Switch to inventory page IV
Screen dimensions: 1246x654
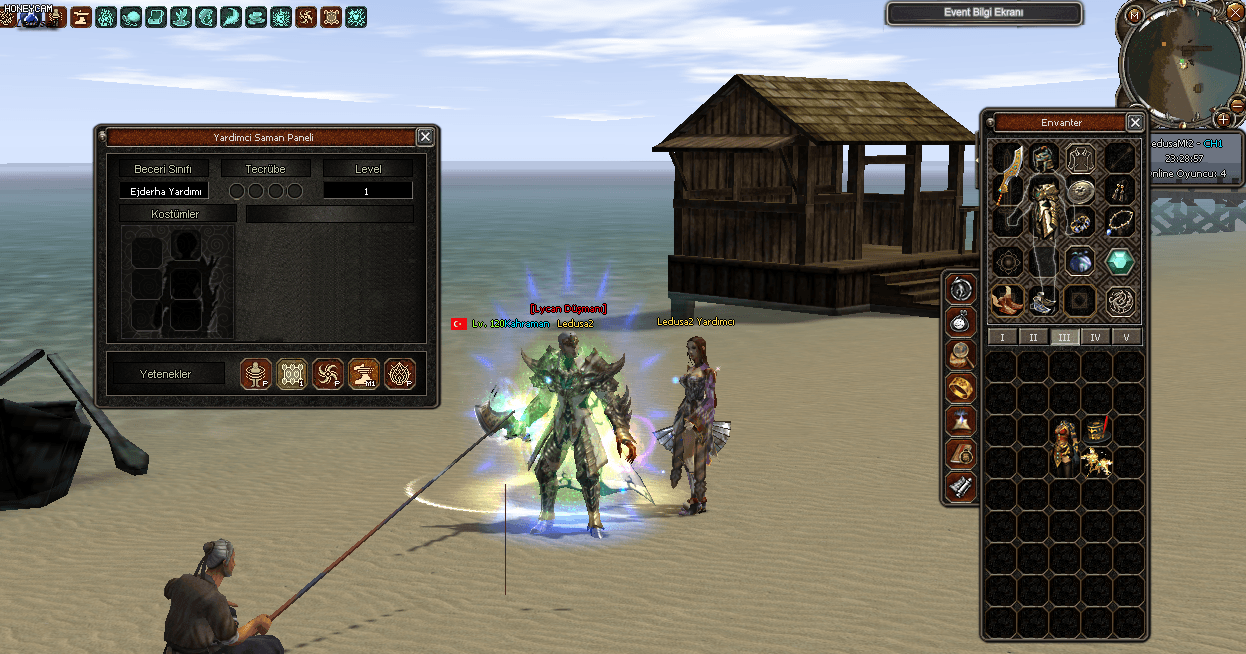(x=1095, y=337)
